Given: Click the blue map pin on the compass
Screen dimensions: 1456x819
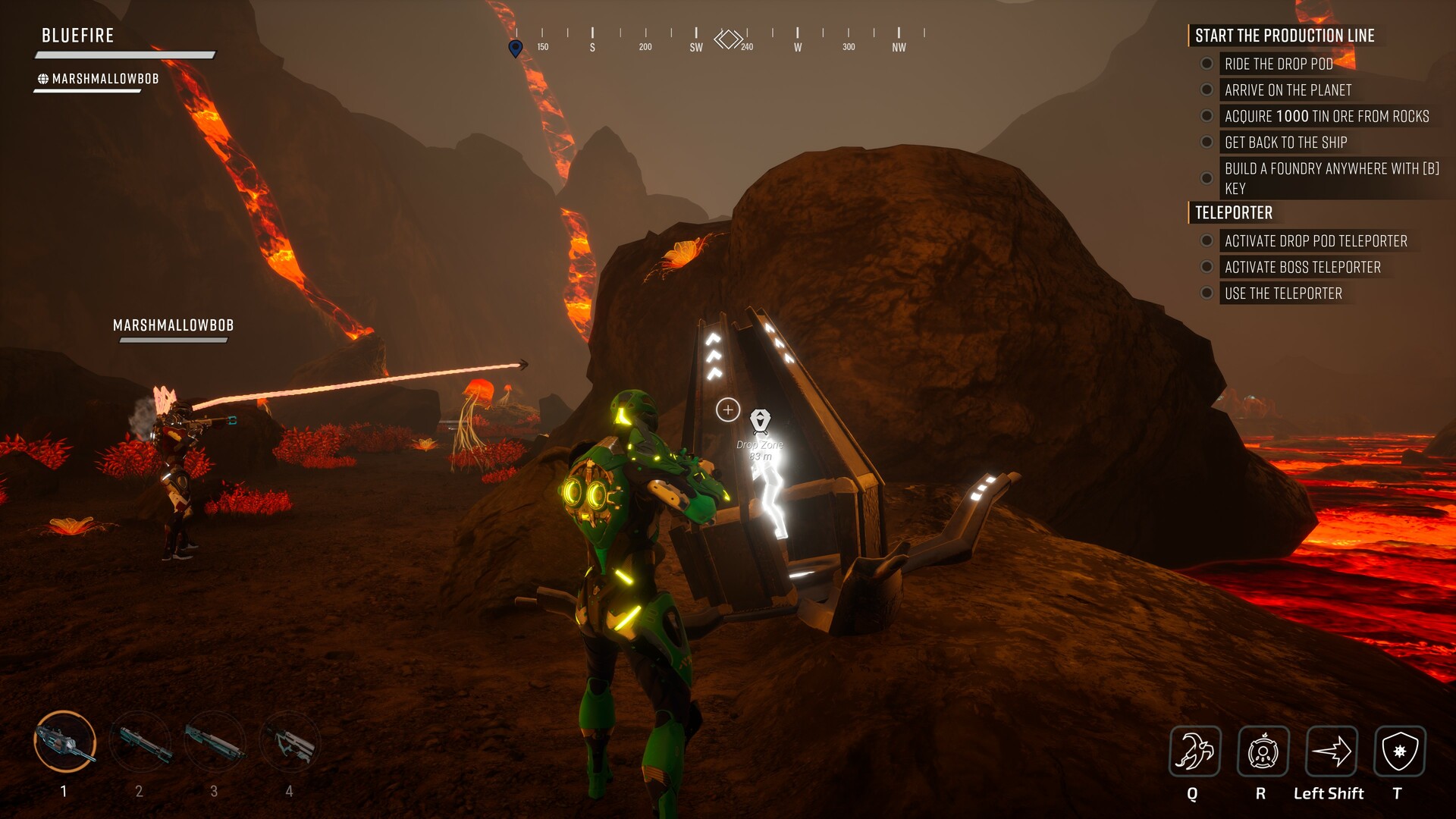Looking at the screenshot, I should pyautogui.click(x=515, y=48).
